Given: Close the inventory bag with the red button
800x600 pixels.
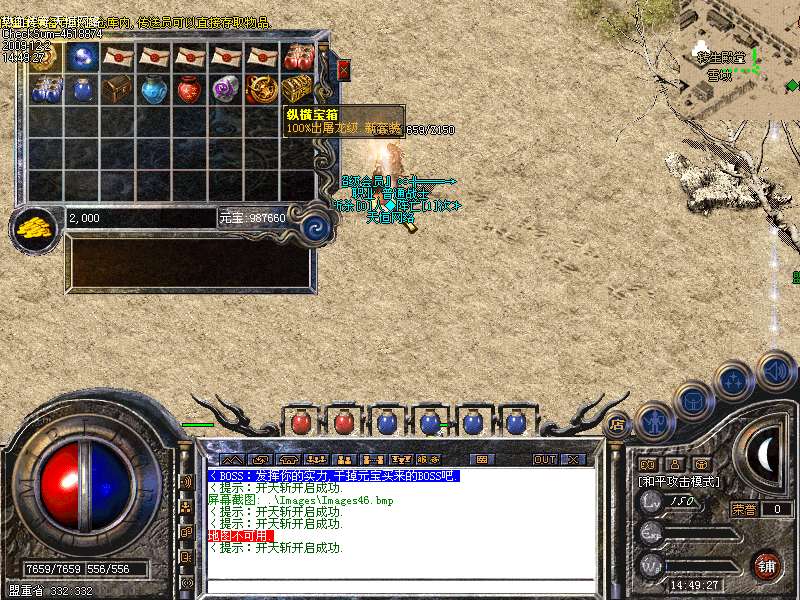Looking at the screenshot, I should (x=344, y=69).
